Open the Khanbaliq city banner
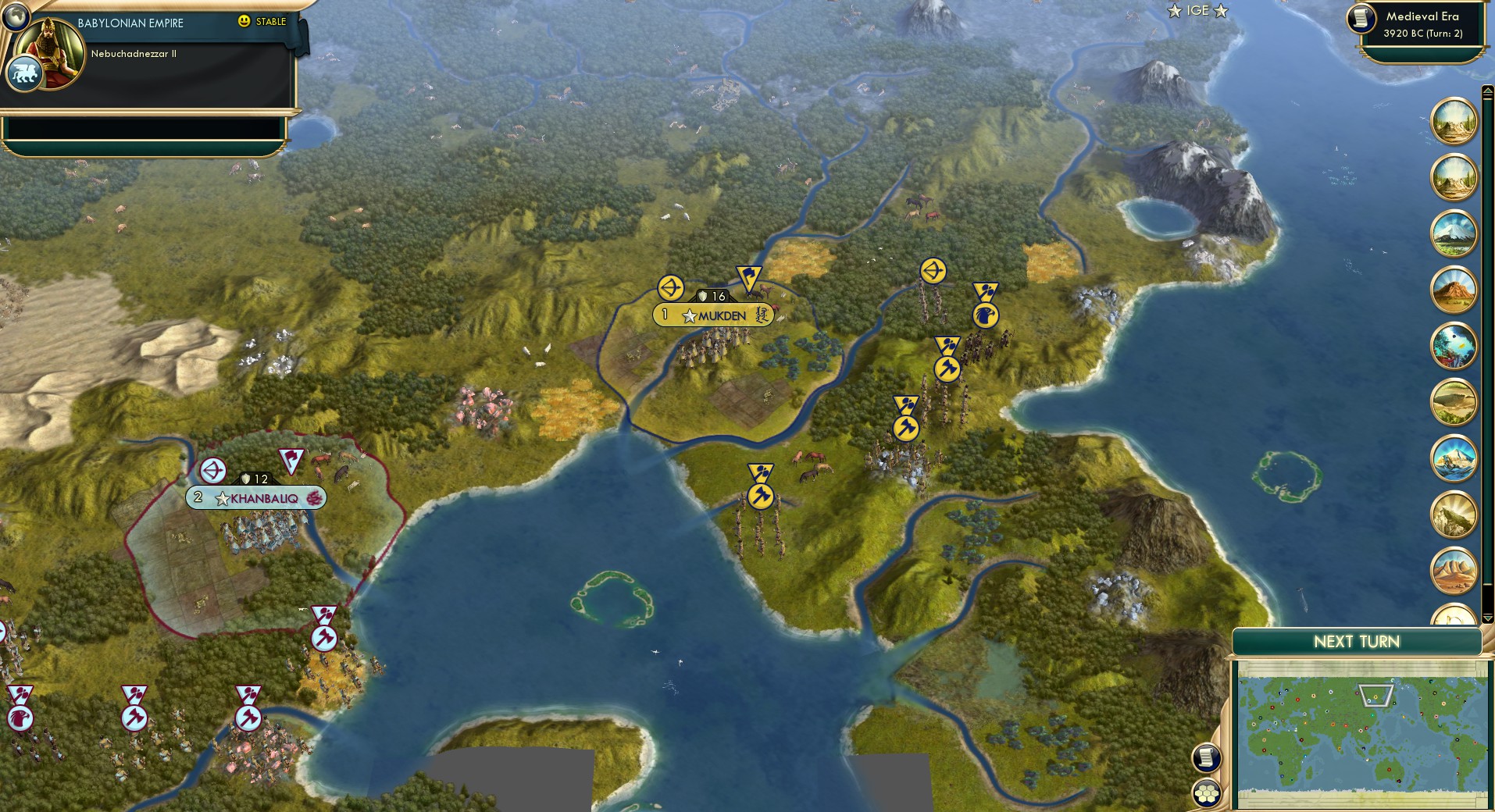 255,497
